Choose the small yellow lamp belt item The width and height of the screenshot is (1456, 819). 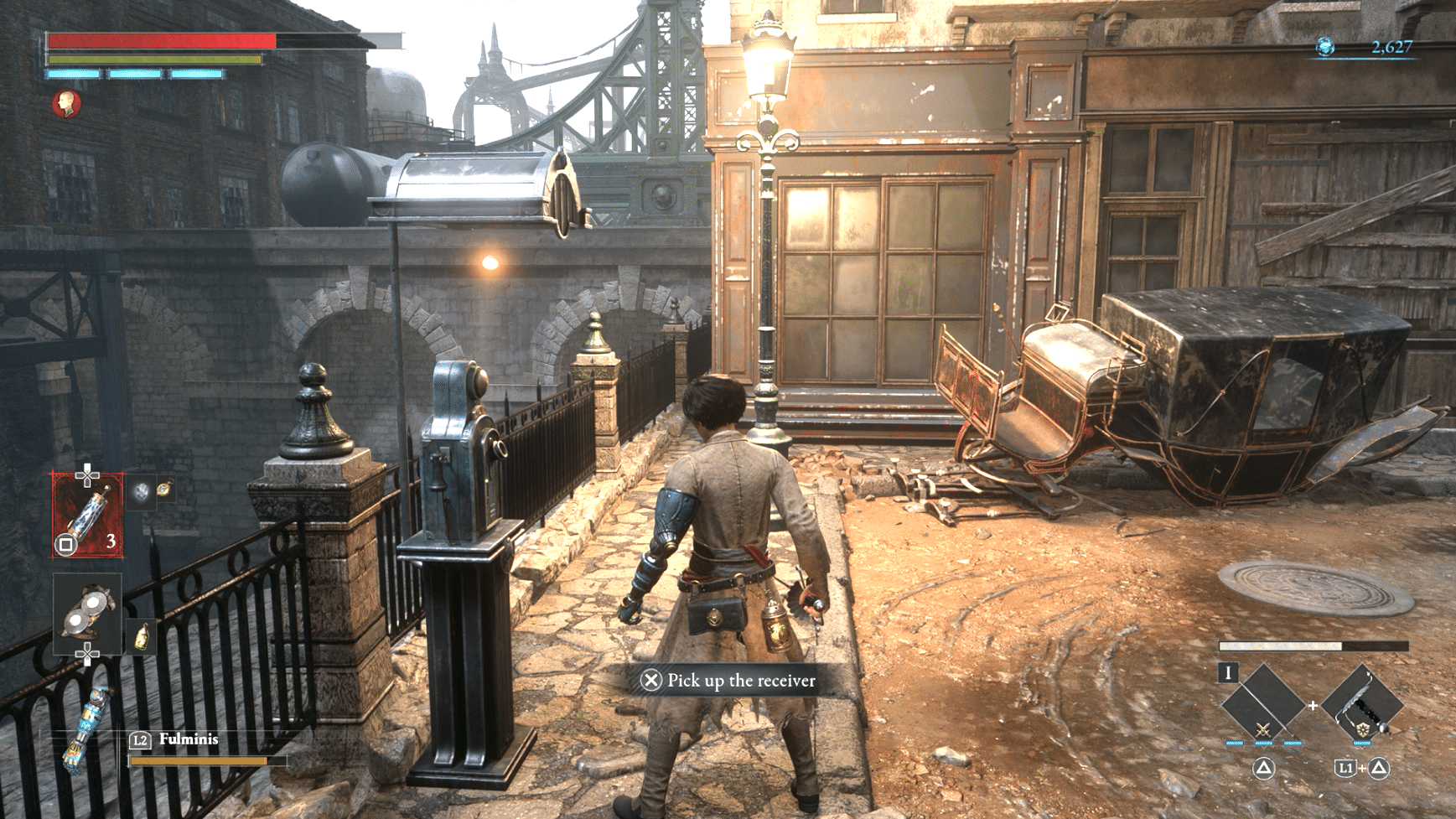point(142,637)
